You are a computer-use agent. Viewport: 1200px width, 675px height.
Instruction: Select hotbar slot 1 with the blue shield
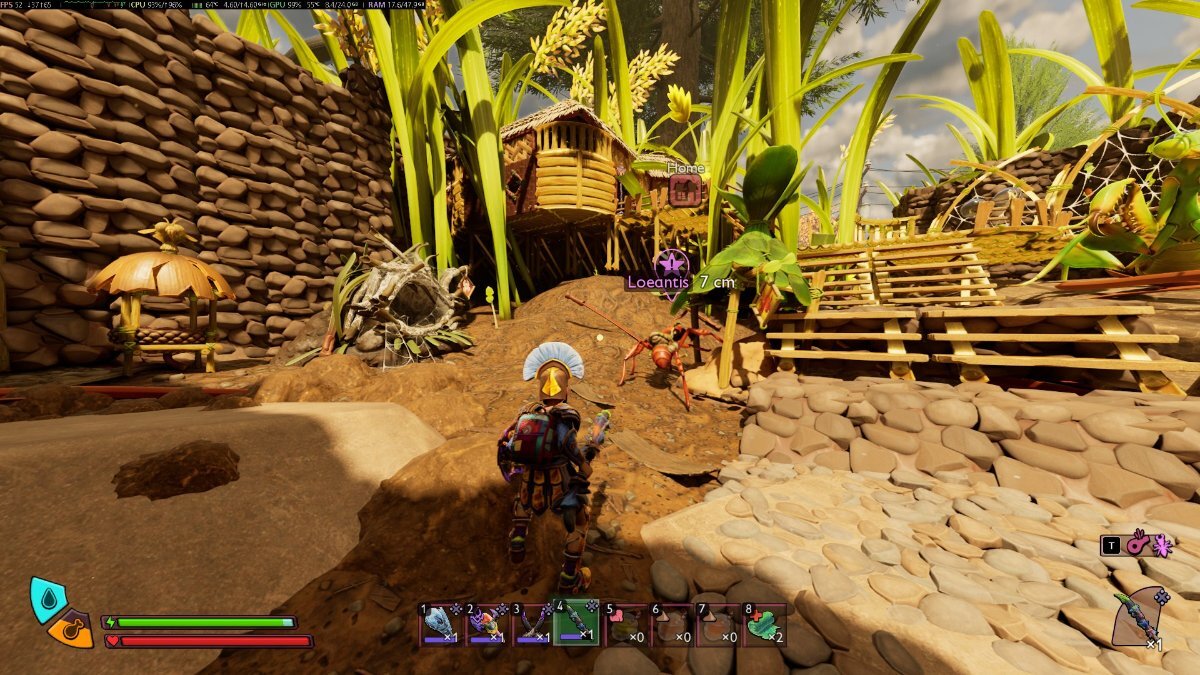pos(440,623)
